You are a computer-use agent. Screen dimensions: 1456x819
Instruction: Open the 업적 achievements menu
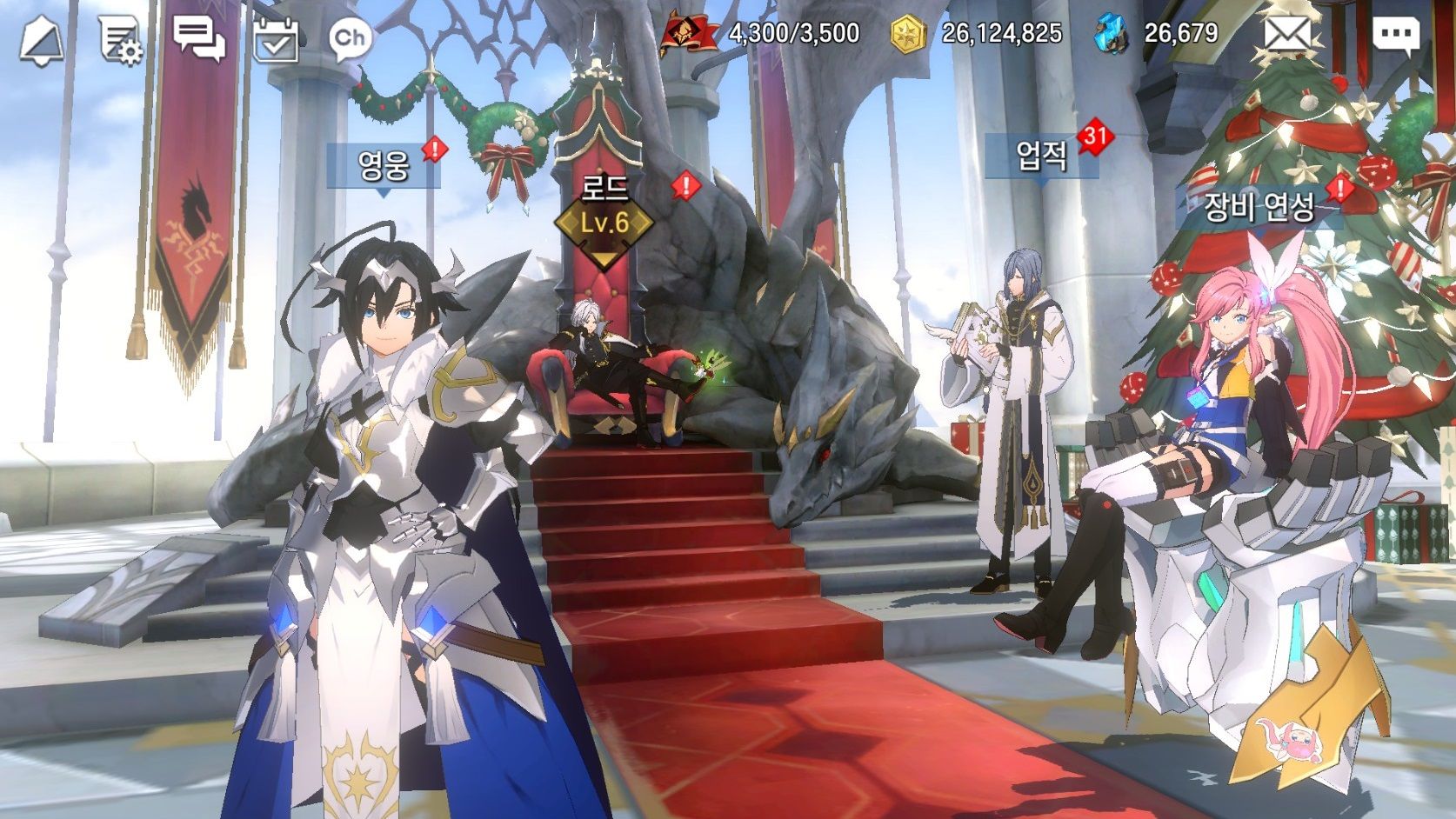point(1041,156)
